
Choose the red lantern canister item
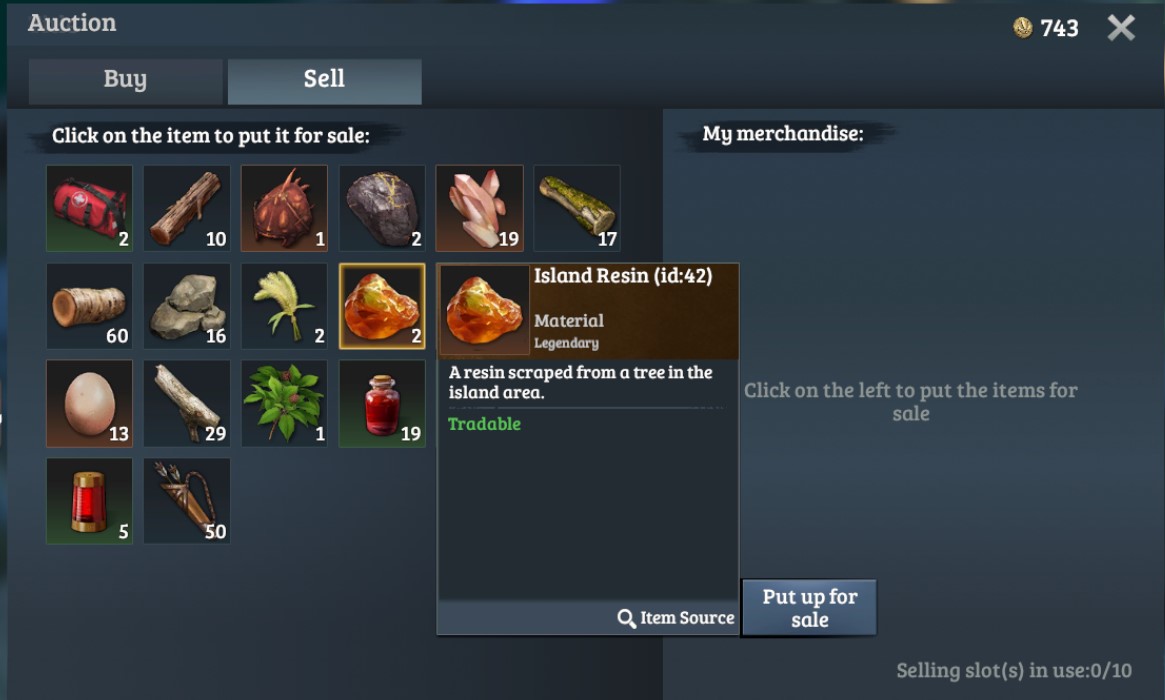pos(89,501)
